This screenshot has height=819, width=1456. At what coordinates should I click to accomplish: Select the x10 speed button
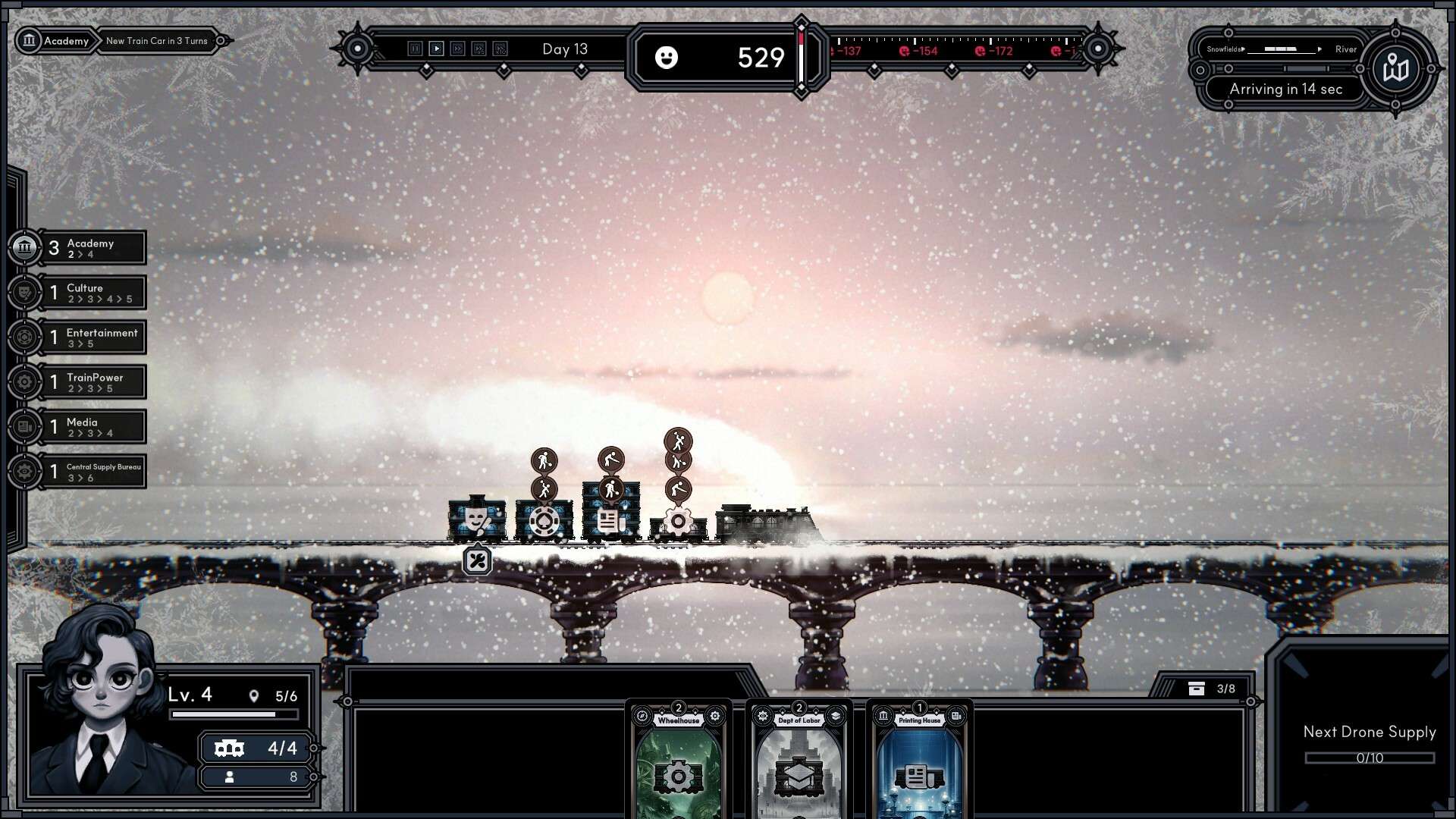pyautogui.click(x=500, y=49)
